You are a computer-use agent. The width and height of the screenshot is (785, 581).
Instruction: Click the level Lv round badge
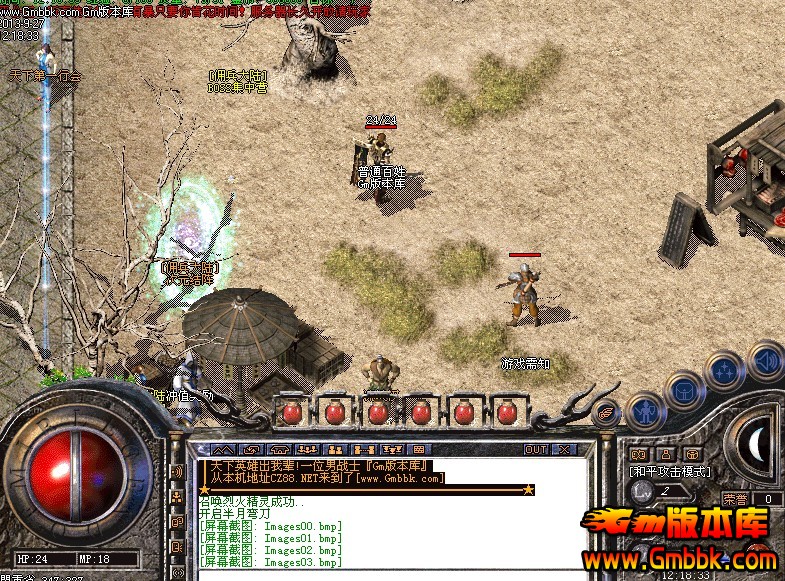(642, 491)
